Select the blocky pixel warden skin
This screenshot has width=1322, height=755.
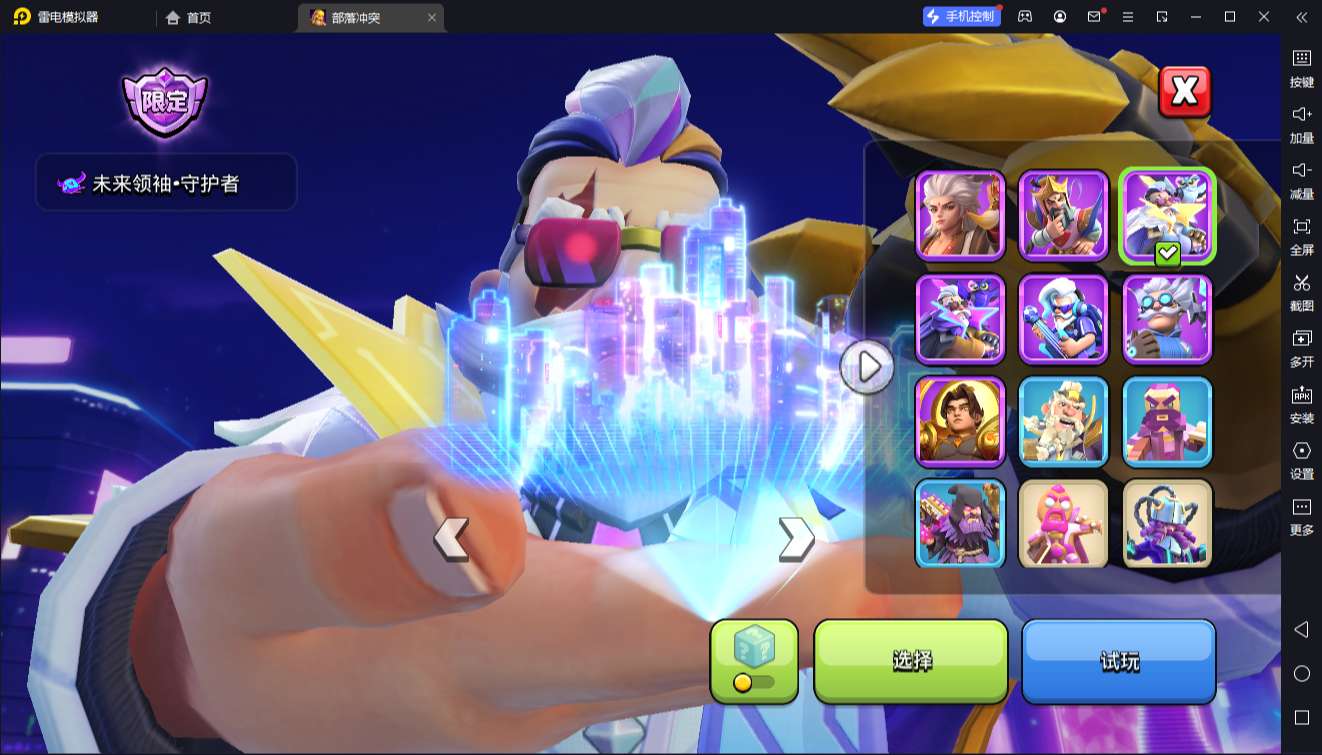click(1167, 421)
